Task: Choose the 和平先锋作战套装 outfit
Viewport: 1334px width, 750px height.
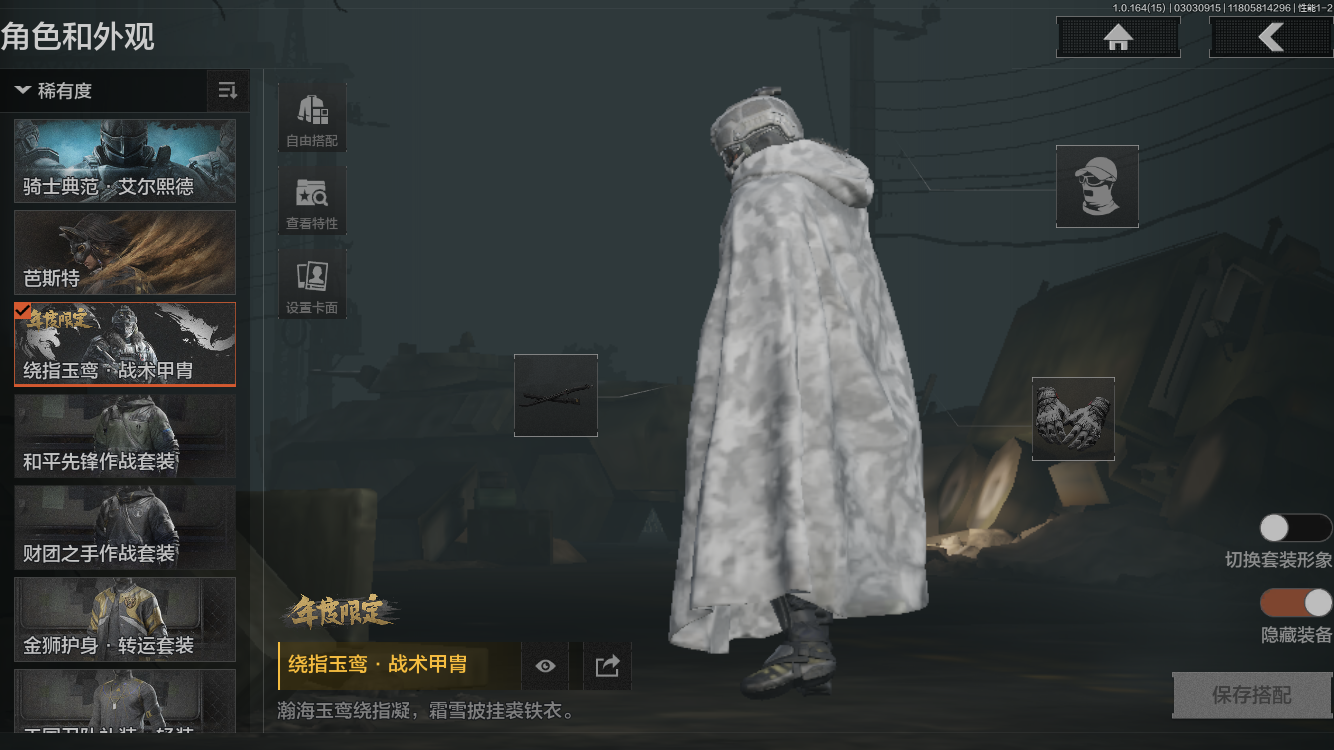Action: pyautogui.click(x=124, y=436)
